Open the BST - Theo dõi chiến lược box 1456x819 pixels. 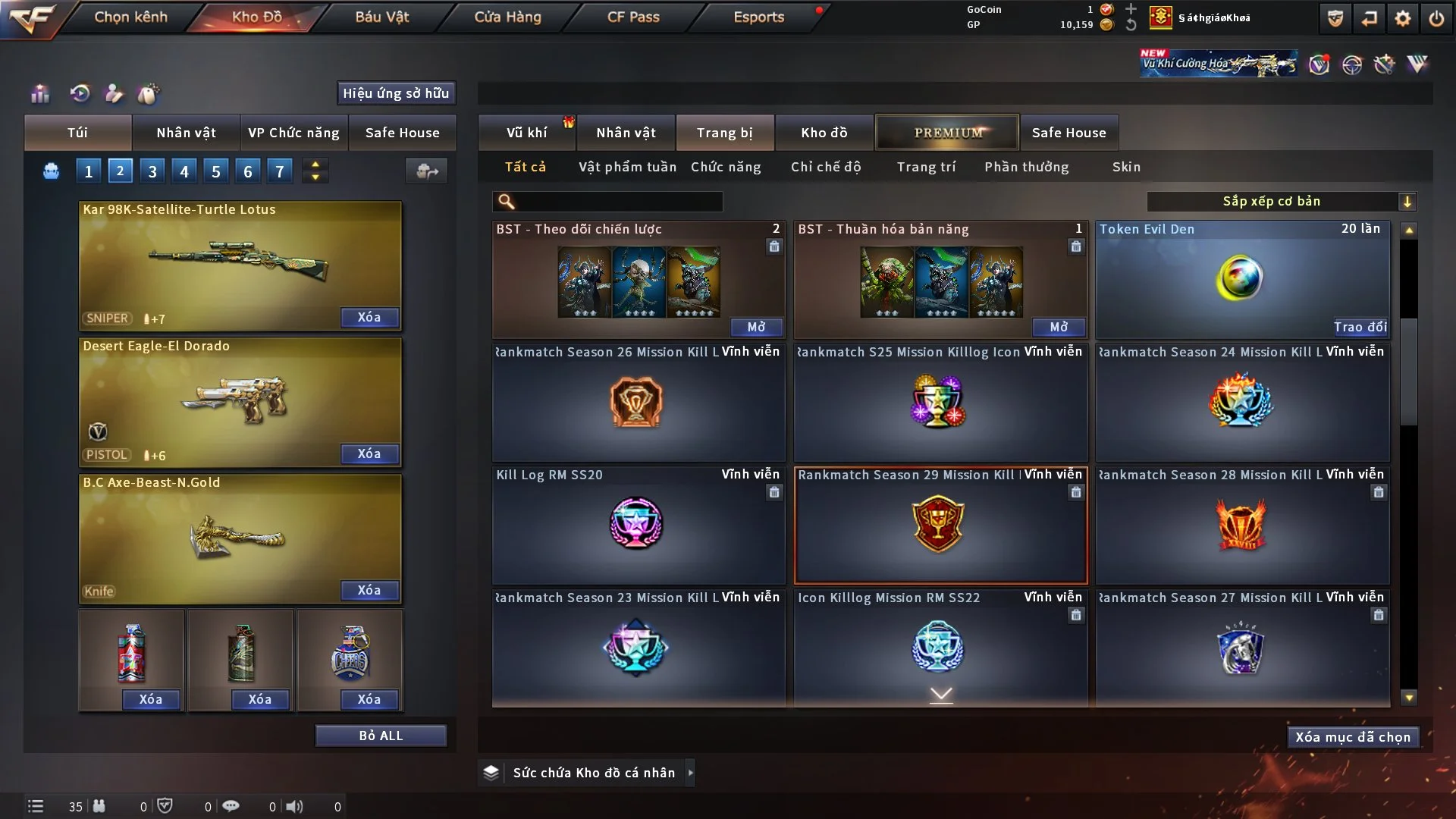tap(756, 327)
